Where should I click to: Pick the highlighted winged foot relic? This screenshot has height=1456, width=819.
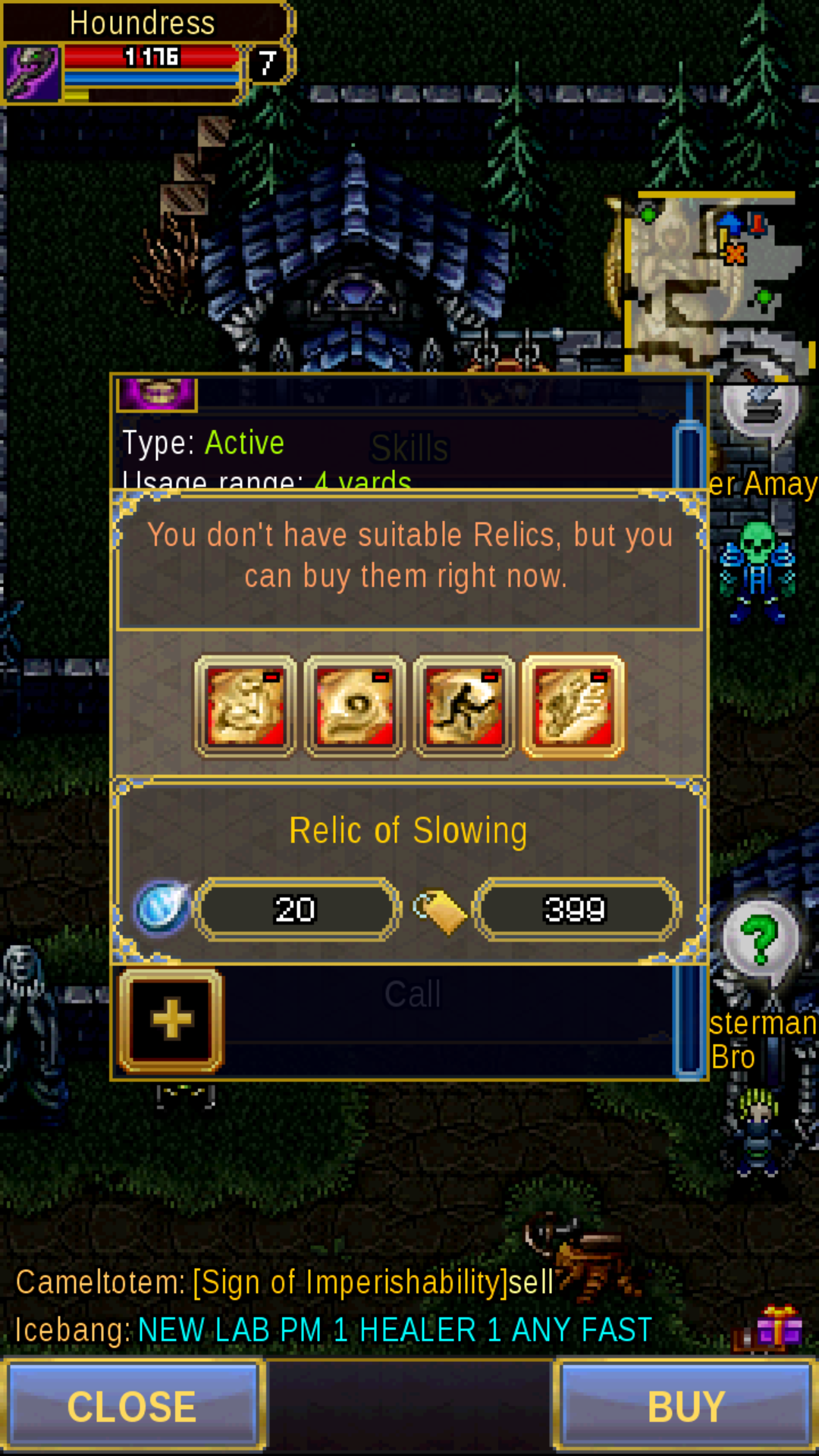pyautogui.click(x=573, y=707)
